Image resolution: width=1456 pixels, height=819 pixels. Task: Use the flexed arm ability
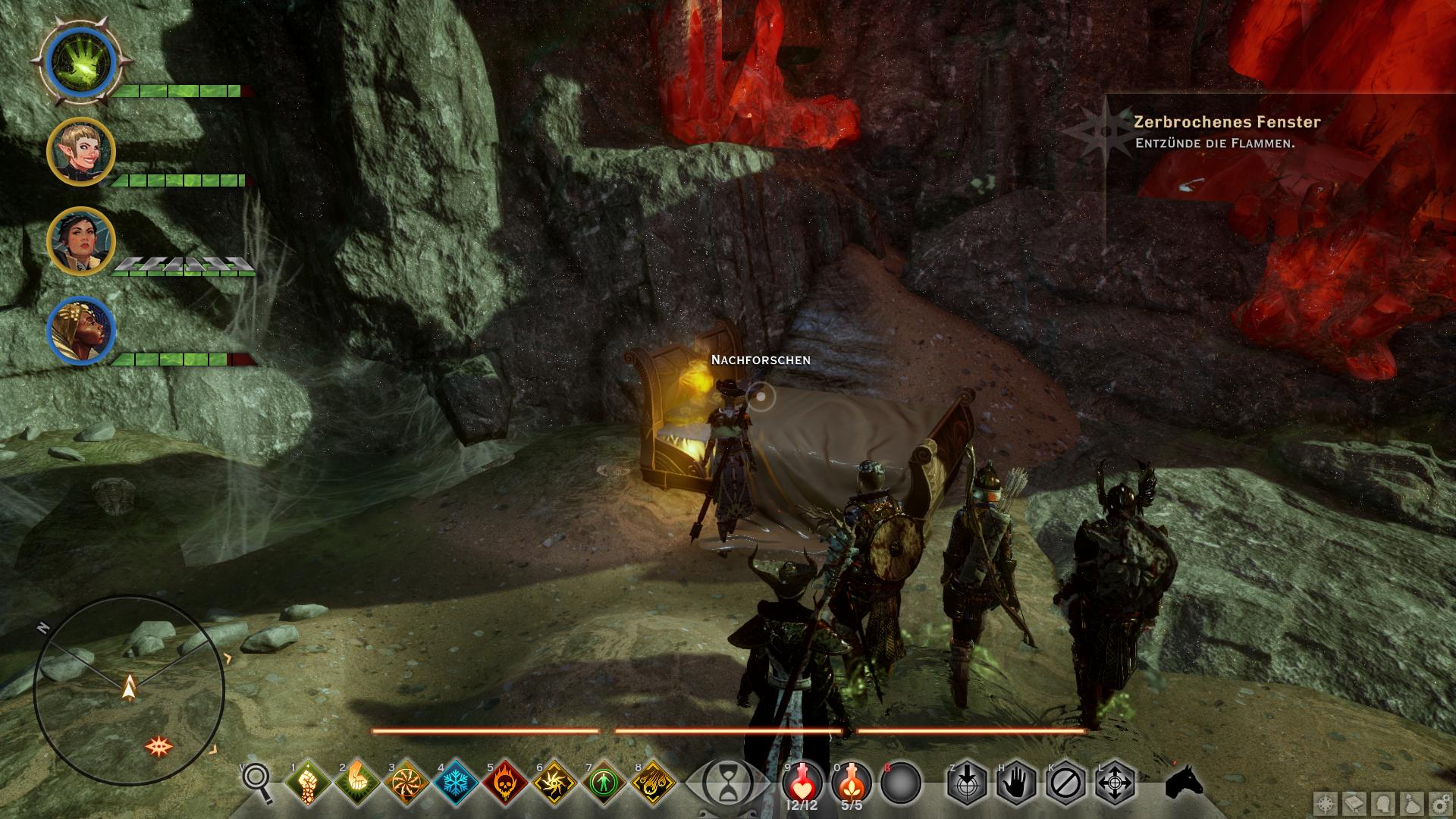[x=357, y=782]
